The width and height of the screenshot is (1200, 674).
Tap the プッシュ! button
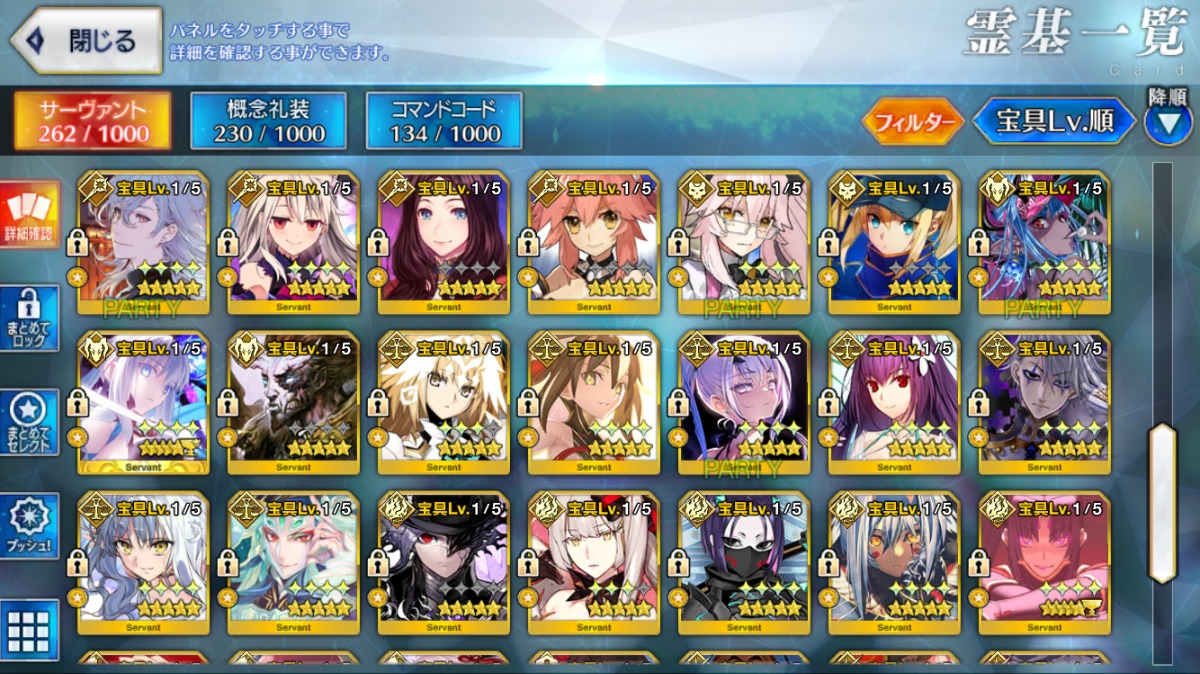pos(29,526)
